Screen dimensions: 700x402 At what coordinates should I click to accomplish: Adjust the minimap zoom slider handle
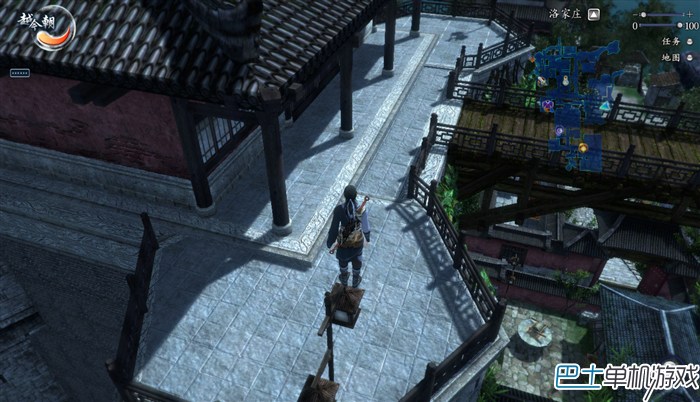[x=643, y=15]
